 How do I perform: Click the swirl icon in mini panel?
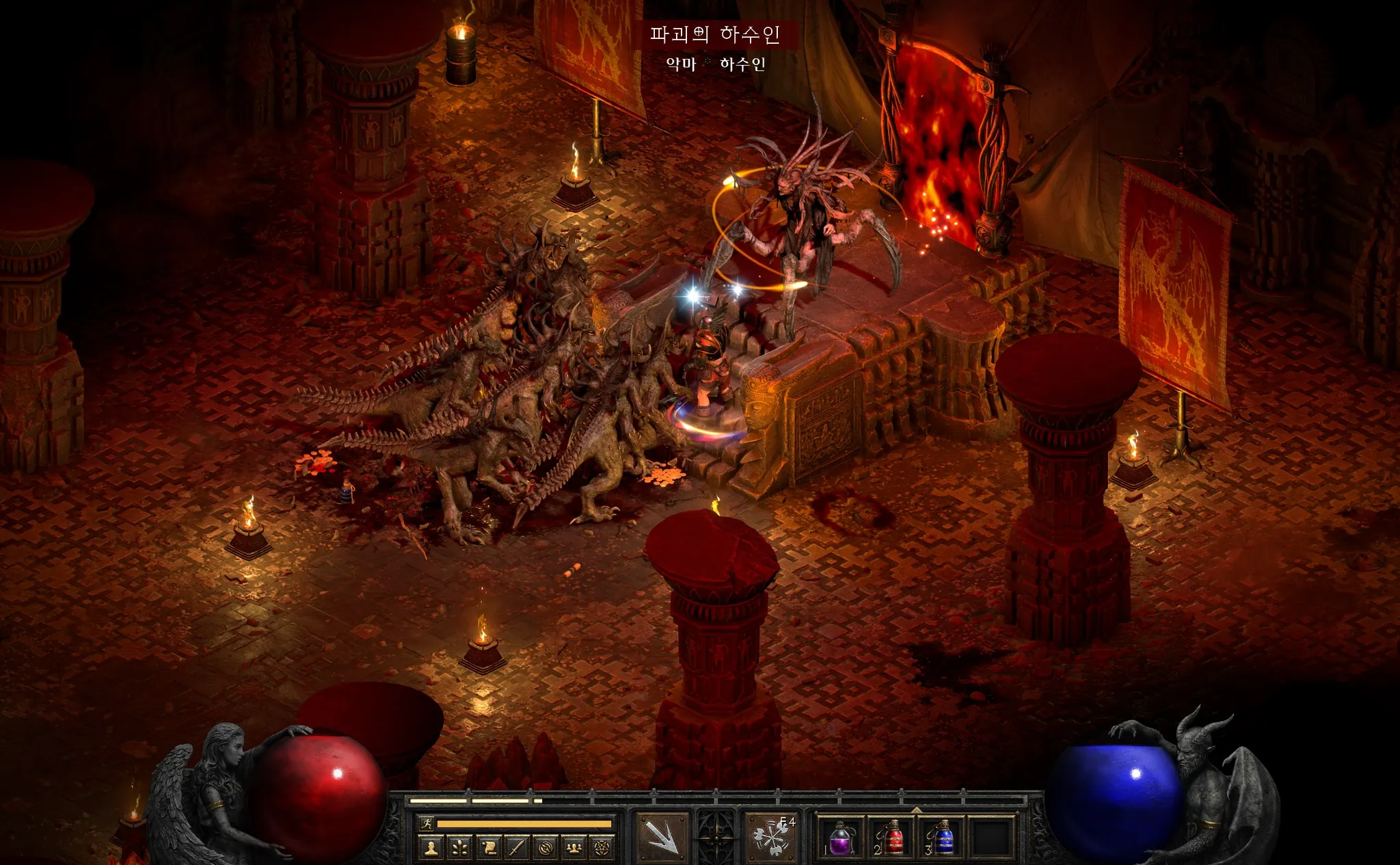coord(546,848)
